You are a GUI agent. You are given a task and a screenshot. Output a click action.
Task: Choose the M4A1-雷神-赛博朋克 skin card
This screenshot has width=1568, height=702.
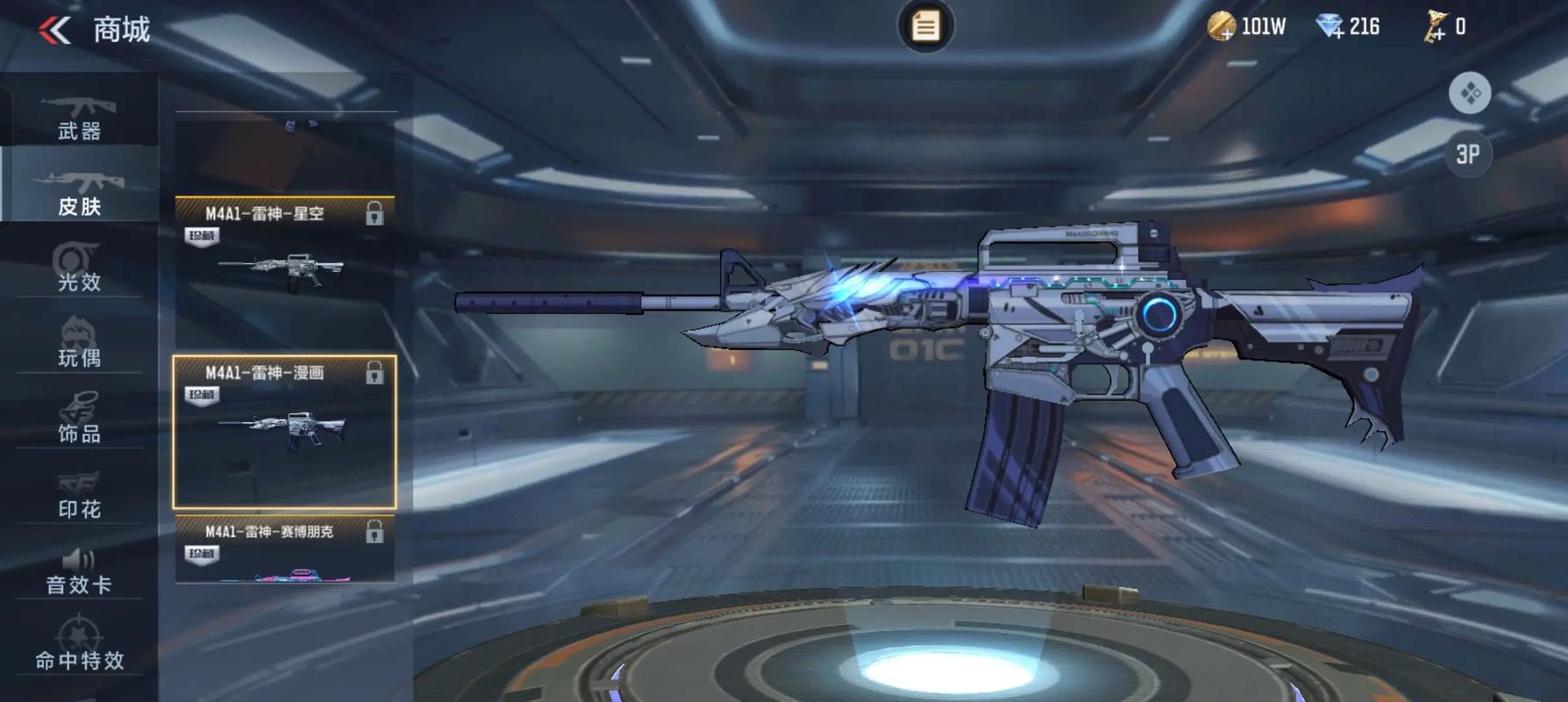tap(284, 549)
